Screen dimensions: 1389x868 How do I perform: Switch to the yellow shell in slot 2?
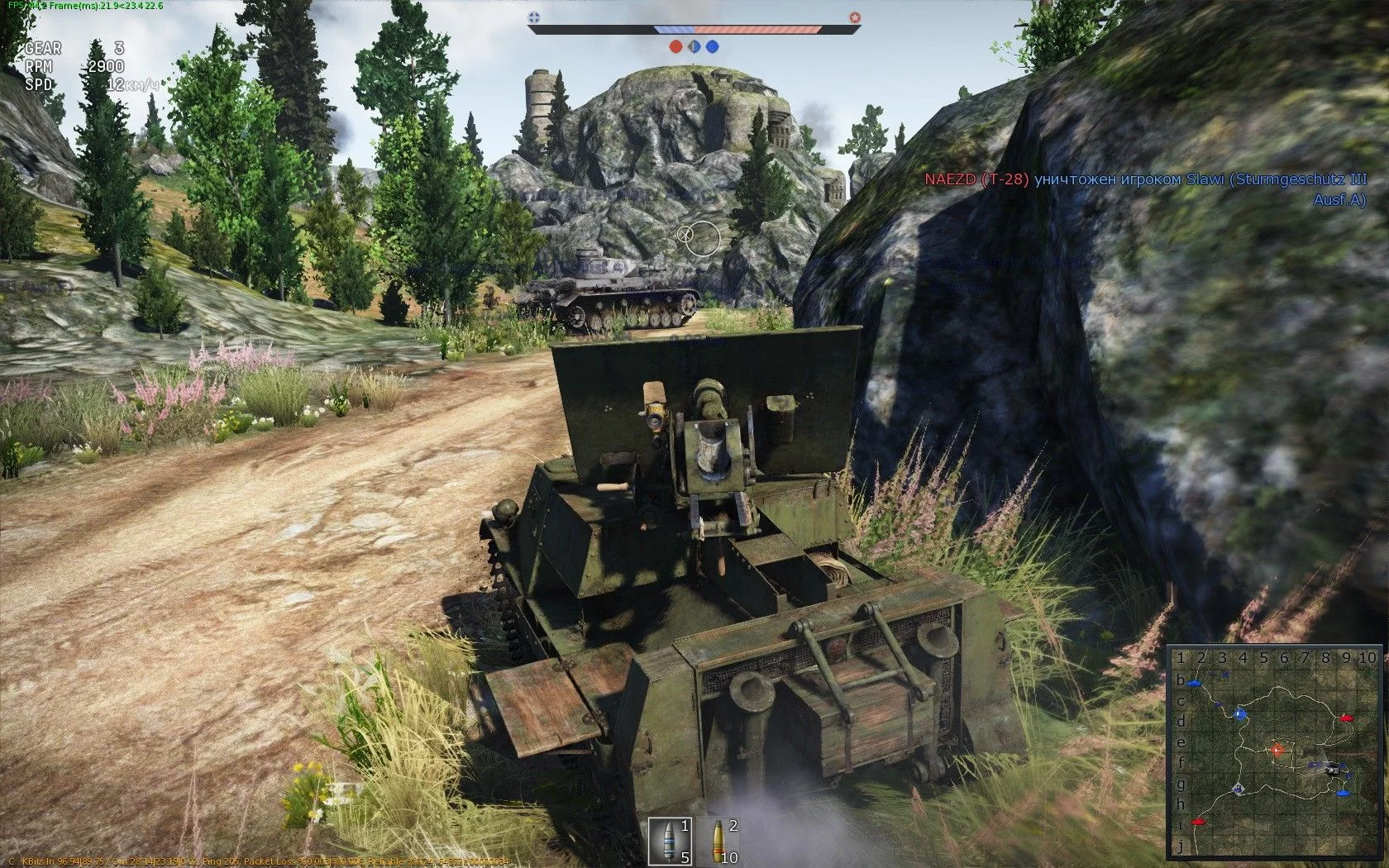[x=717, y=841]
